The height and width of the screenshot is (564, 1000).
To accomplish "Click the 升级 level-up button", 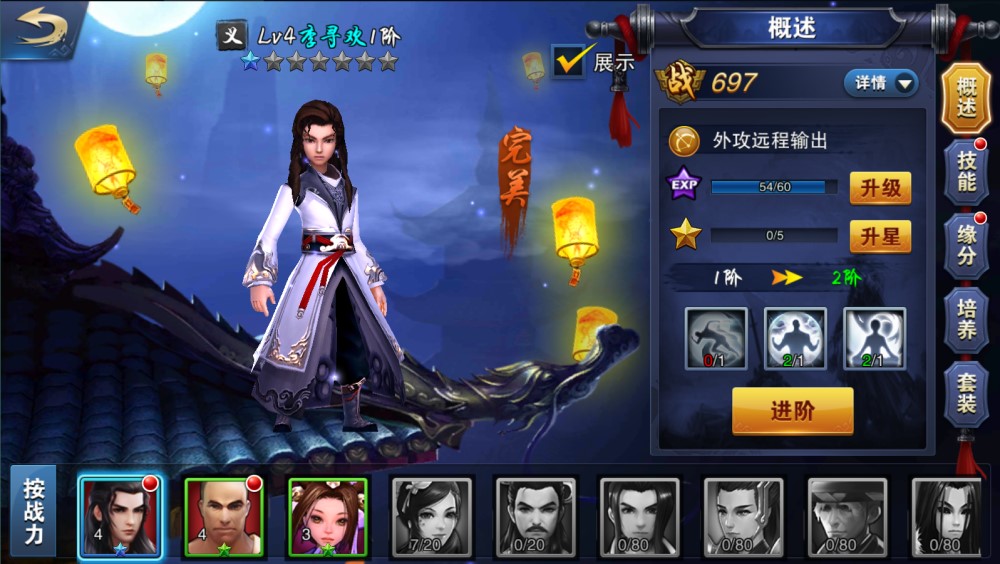I will [x=880, y=187].
